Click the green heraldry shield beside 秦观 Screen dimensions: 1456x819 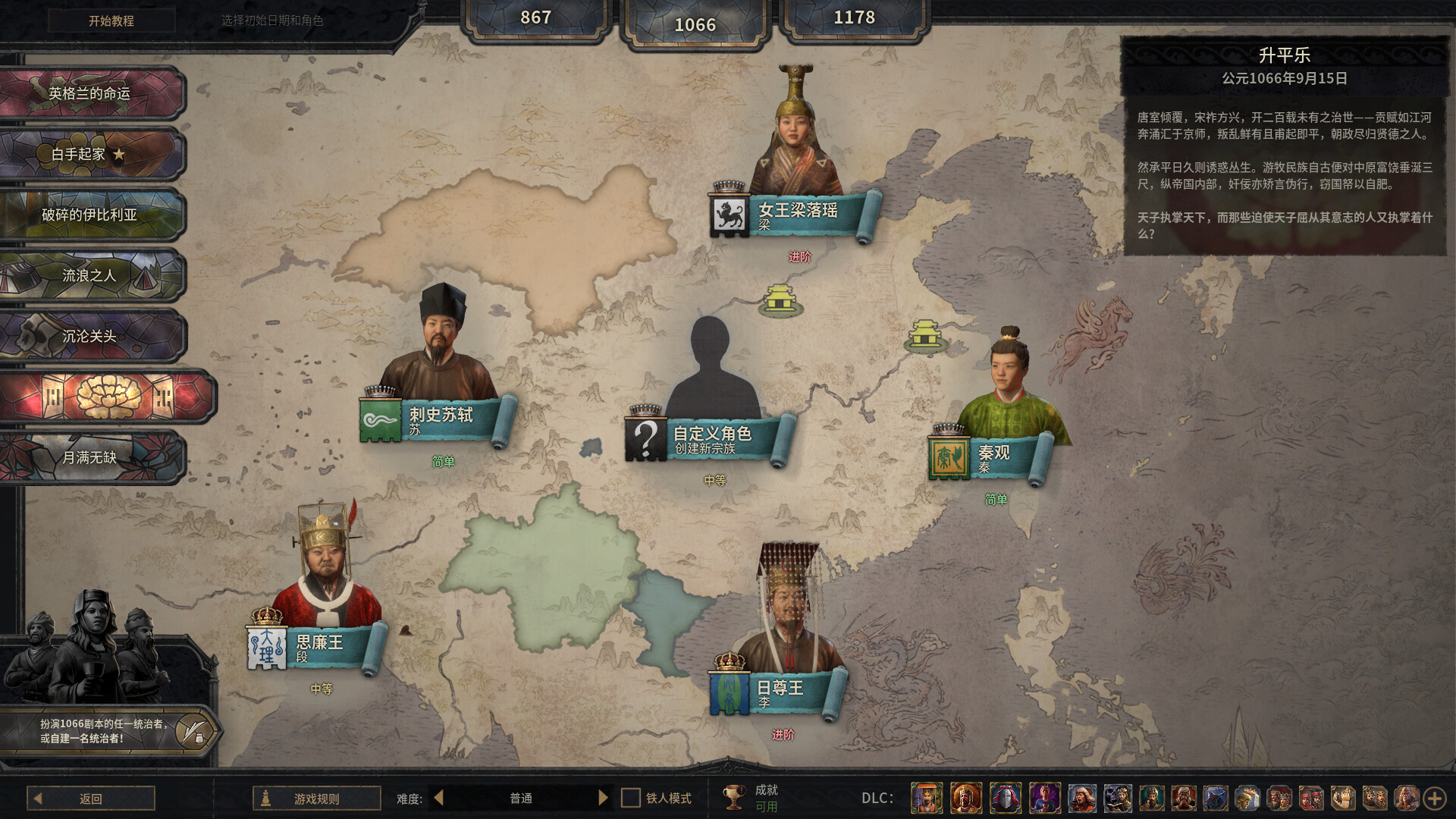point(949,458)
